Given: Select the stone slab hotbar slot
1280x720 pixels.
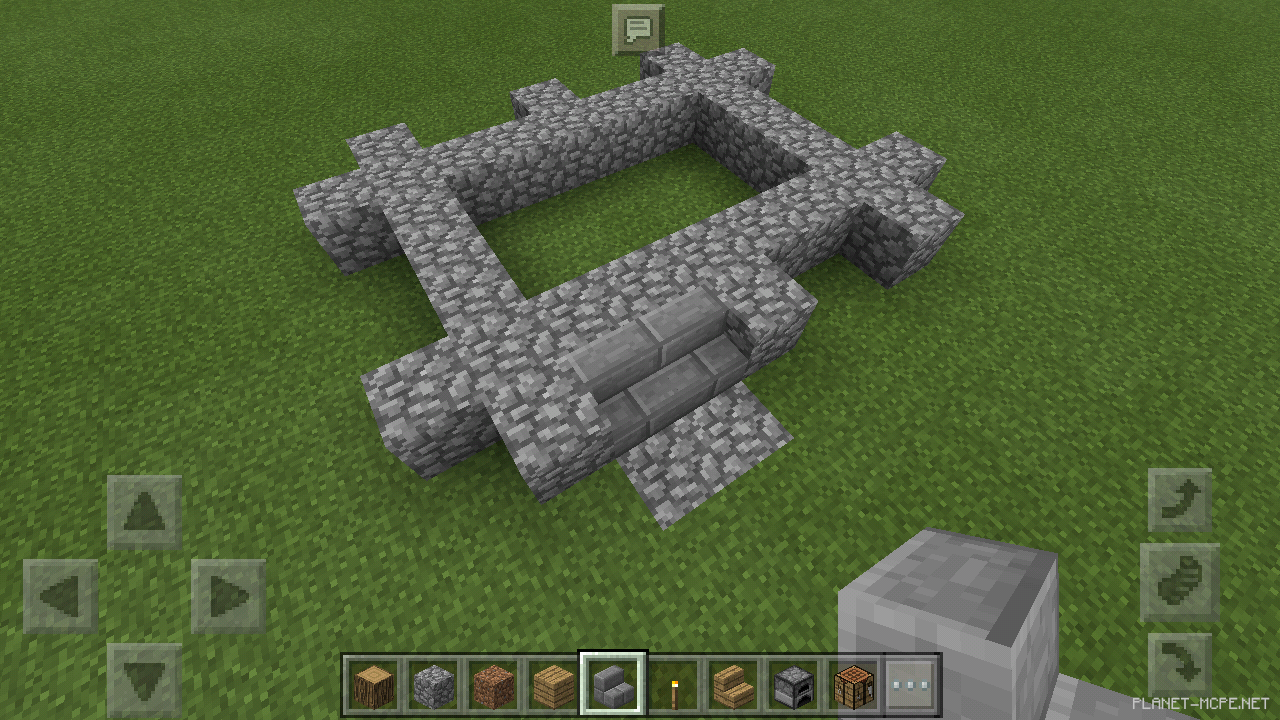Looking at the screenshot, I should click(613, 685).
